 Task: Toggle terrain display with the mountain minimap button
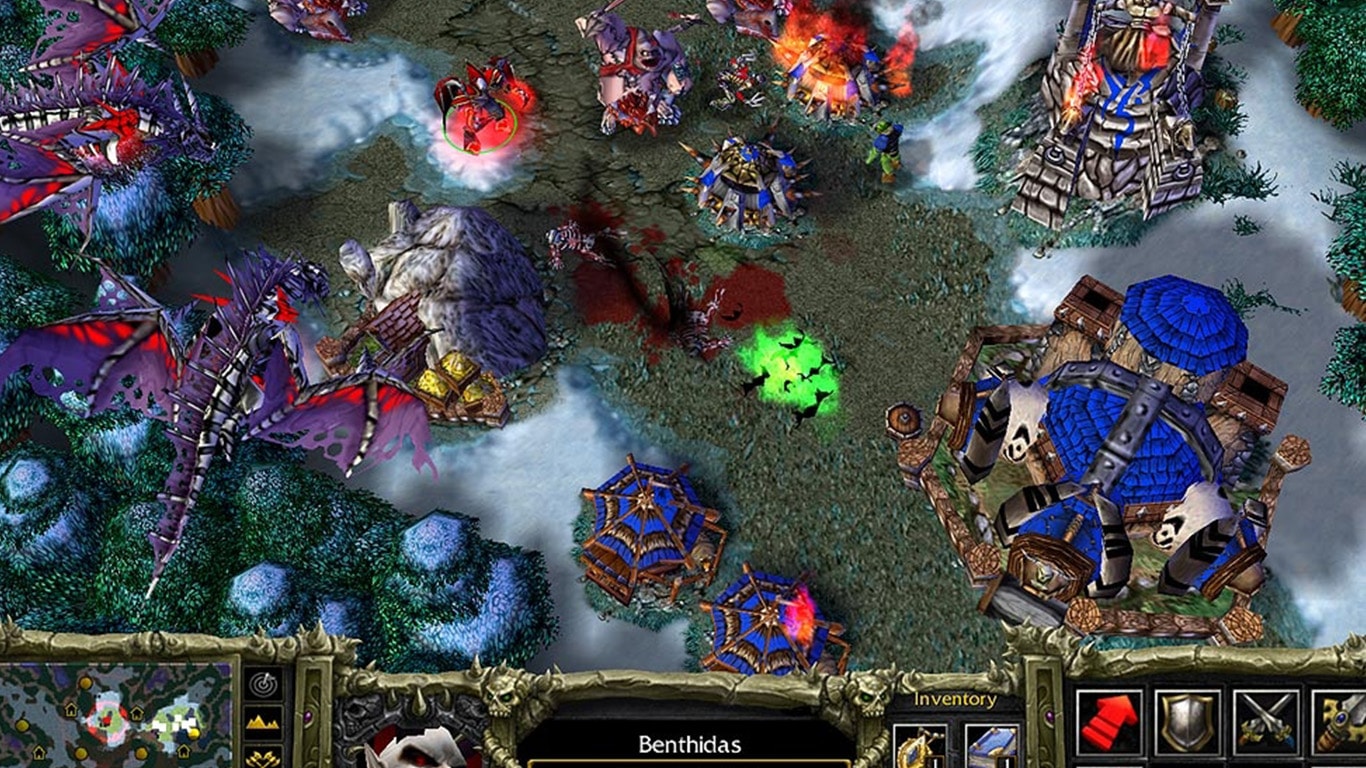tap(262, 721)
